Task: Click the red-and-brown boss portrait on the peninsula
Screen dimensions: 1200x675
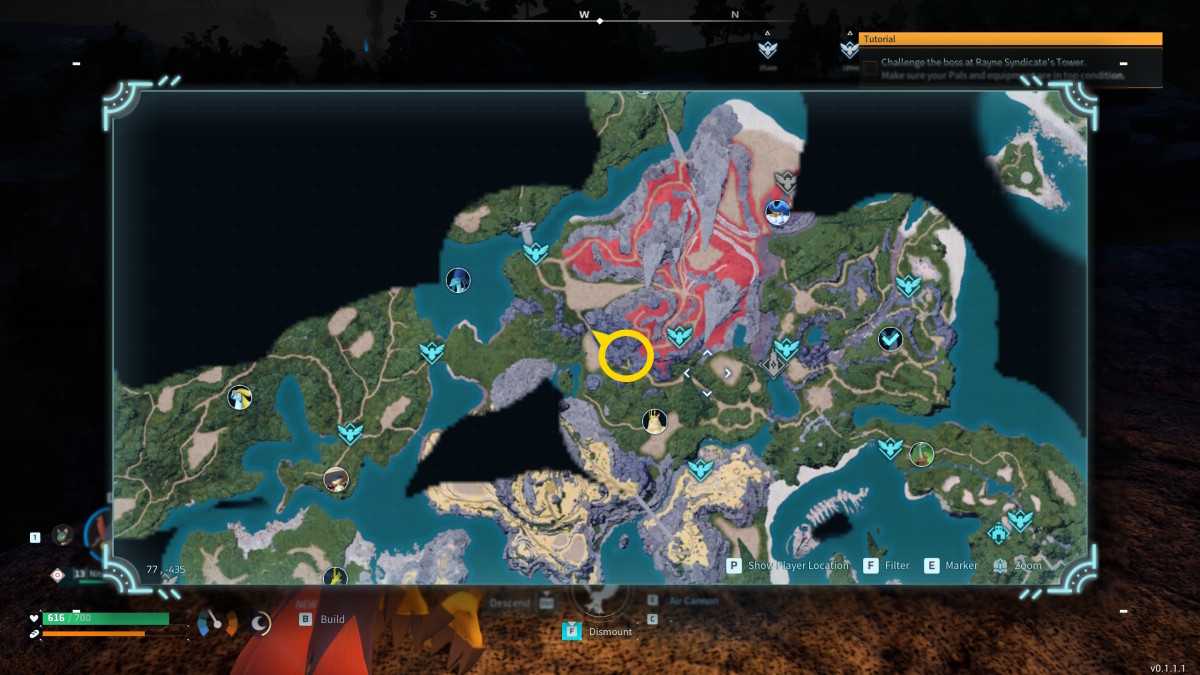Action: tap(336, 479)
